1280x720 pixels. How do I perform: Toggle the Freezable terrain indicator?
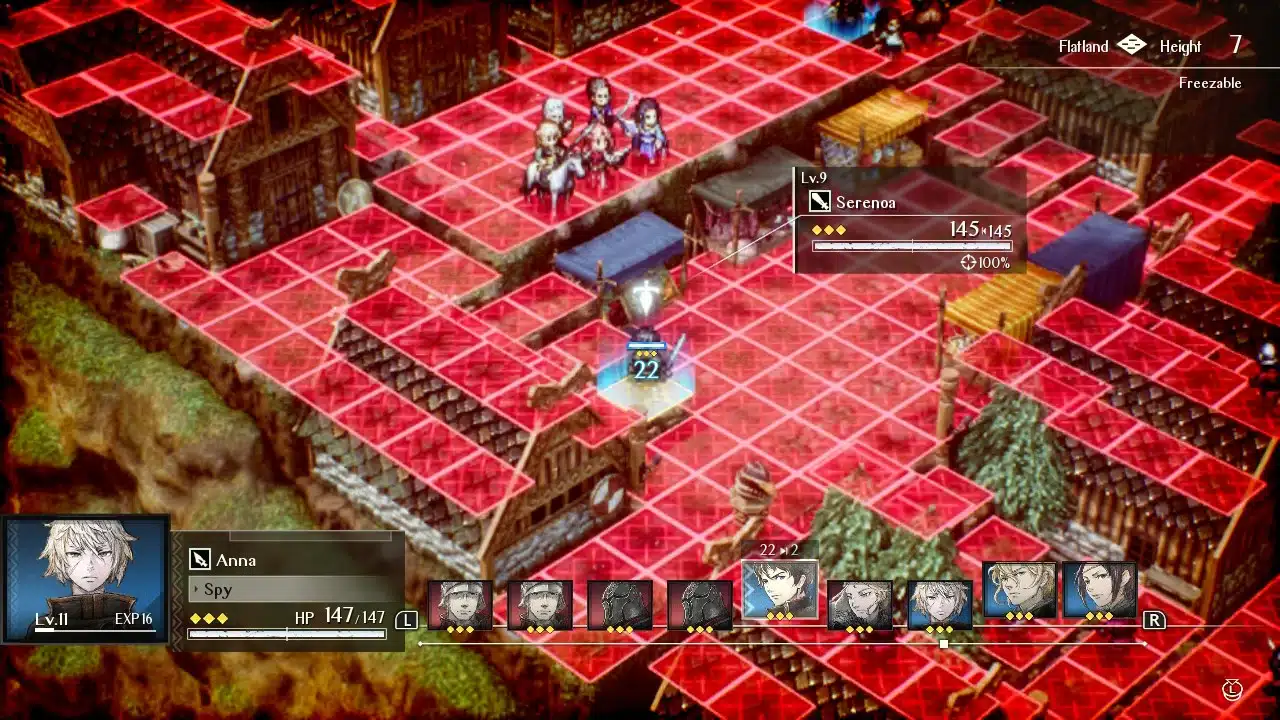pos(1212,84)
